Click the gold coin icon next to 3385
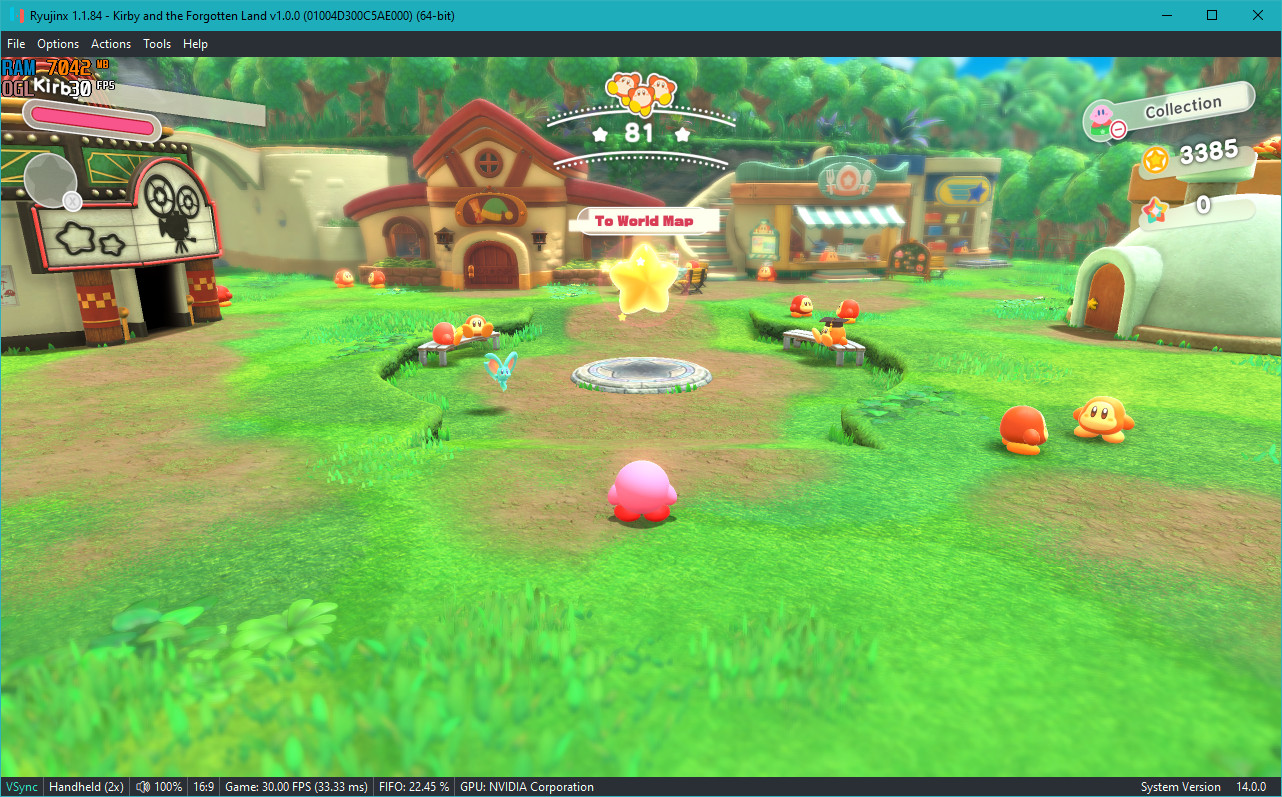This screenshot has width=1282, height=797. point(1155,161)
